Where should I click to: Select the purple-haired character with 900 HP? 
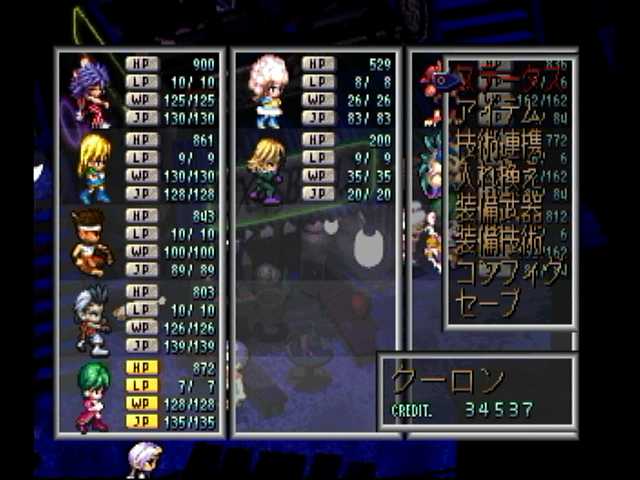91,92
